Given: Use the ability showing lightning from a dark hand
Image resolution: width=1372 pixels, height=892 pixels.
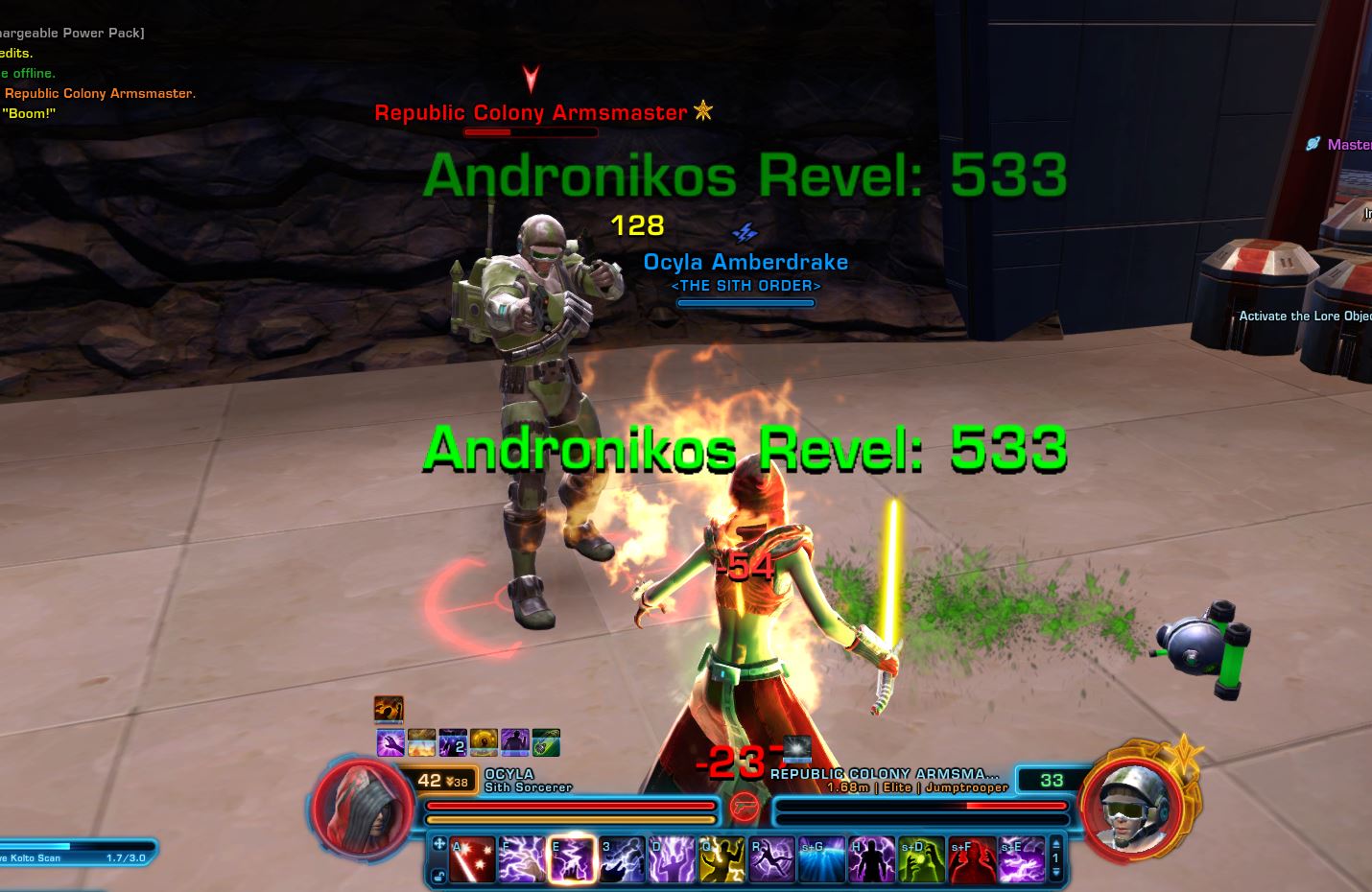Looking at the screenshot, I should (x=623, y=858).
